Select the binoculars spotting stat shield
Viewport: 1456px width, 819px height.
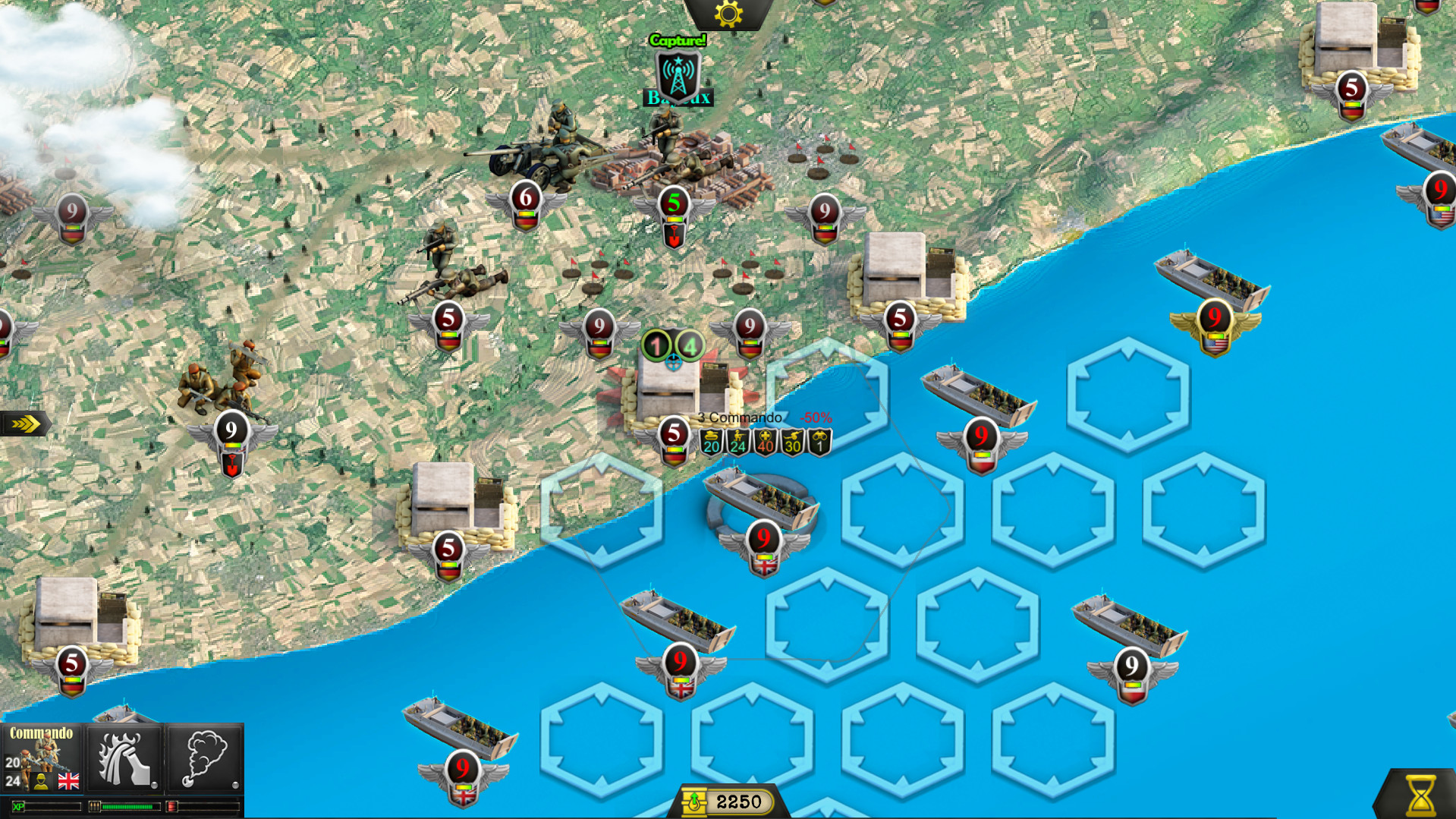pyautogui.click(x=818, y=442)
